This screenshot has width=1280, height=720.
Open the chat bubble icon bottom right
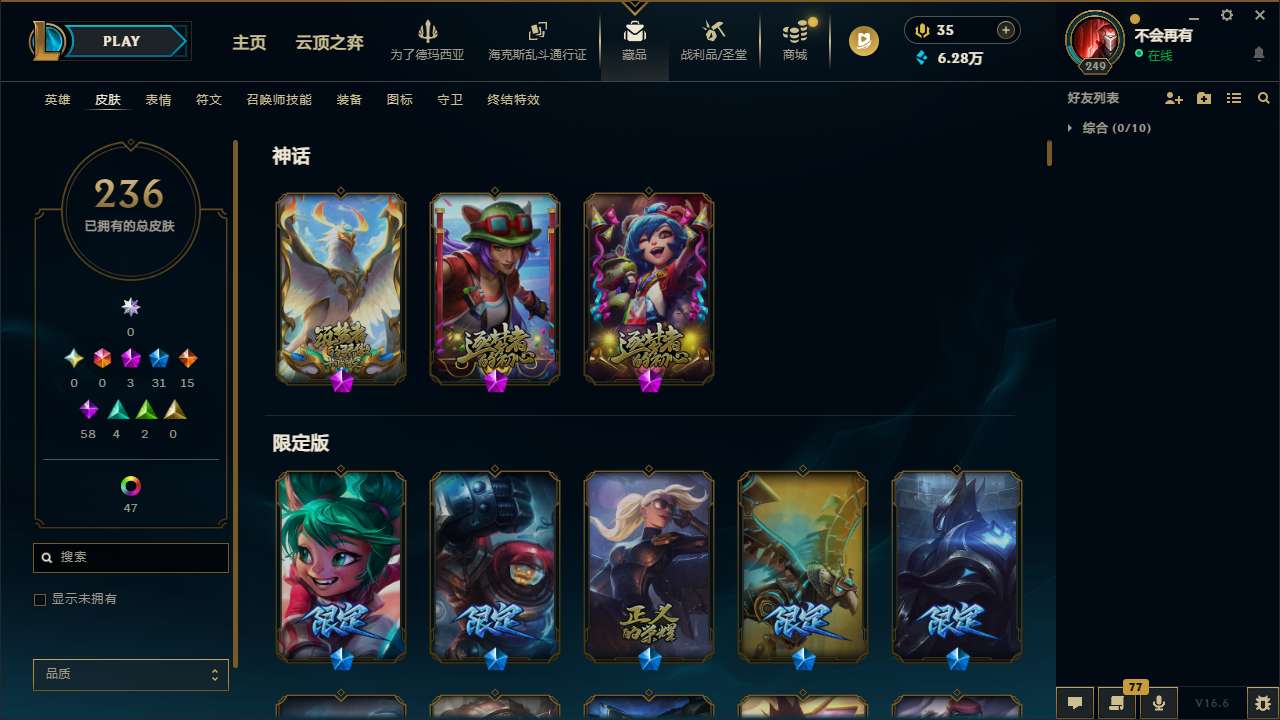(x=1074, y=703)
